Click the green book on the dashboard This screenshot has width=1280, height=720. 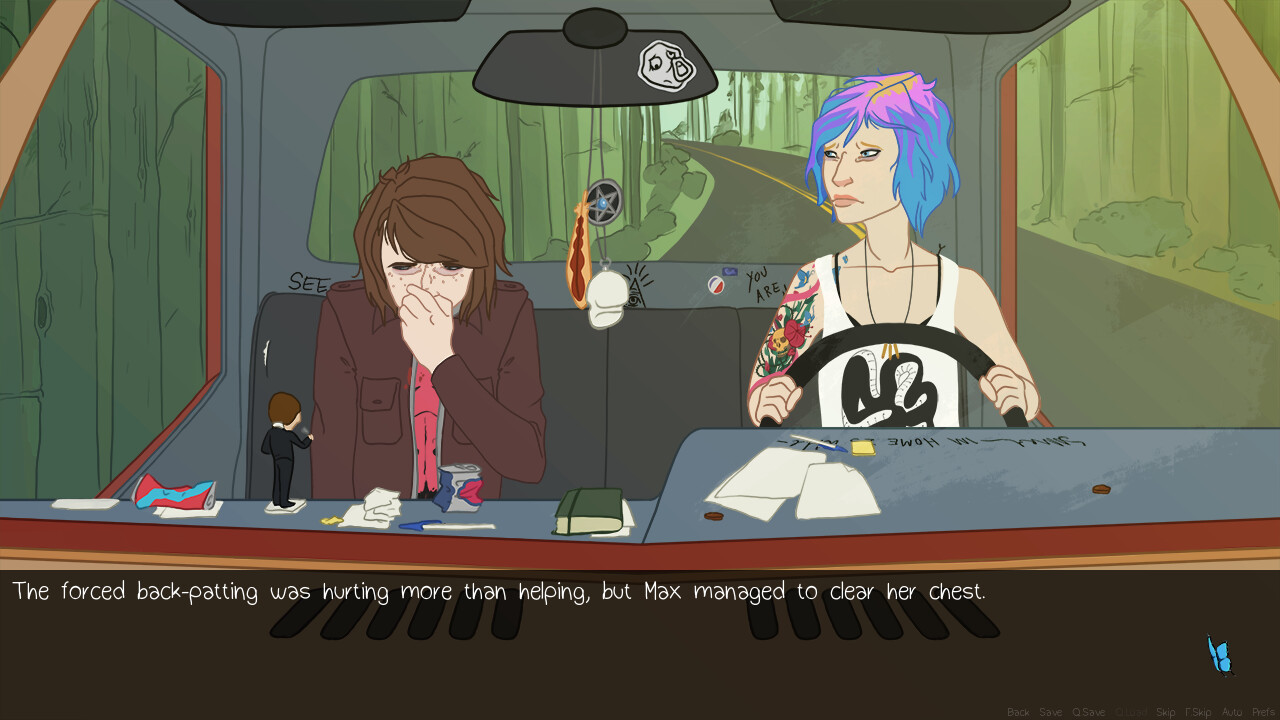click(x=590, y=510)
